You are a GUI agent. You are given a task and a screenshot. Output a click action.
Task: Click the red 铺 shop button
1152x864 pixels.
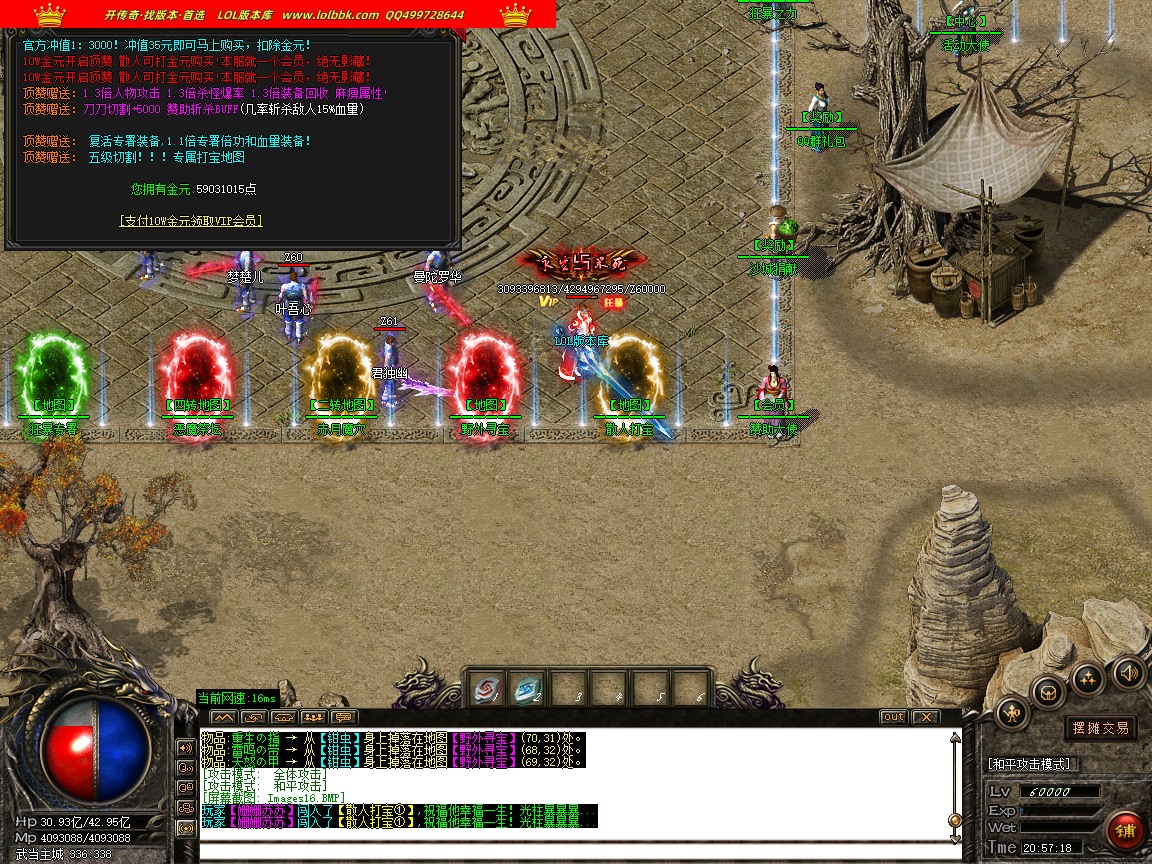click(x=1125, y=831)
